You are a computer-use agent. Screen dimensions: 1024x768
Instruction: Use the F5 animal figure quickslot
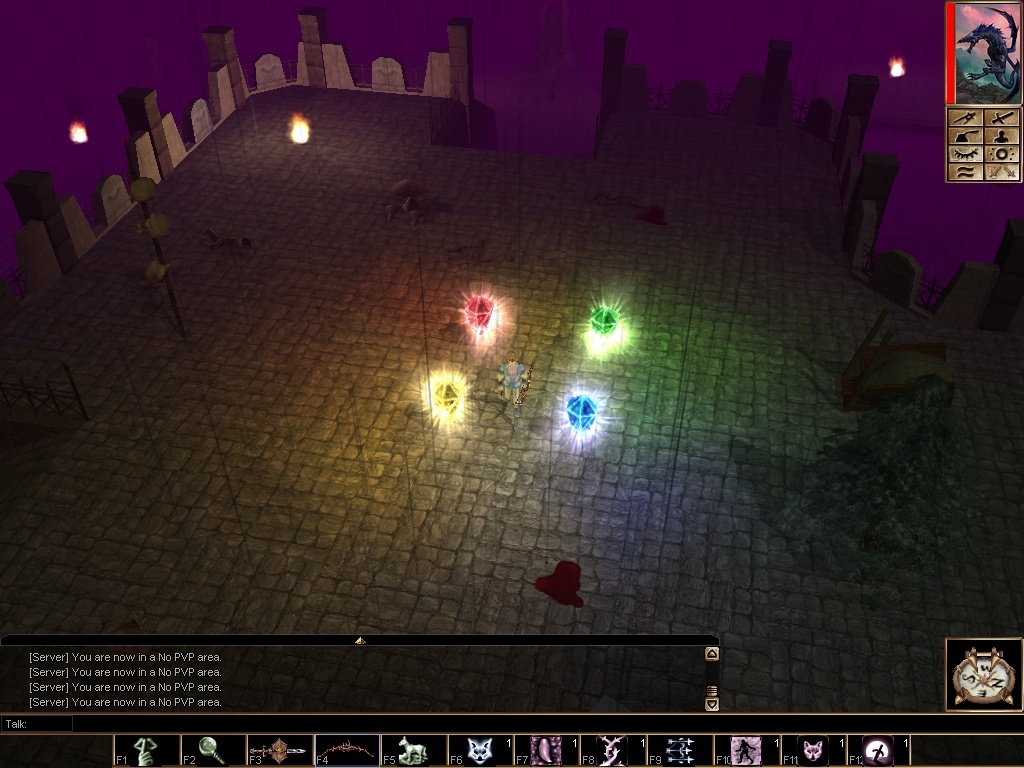click(414, 750)
